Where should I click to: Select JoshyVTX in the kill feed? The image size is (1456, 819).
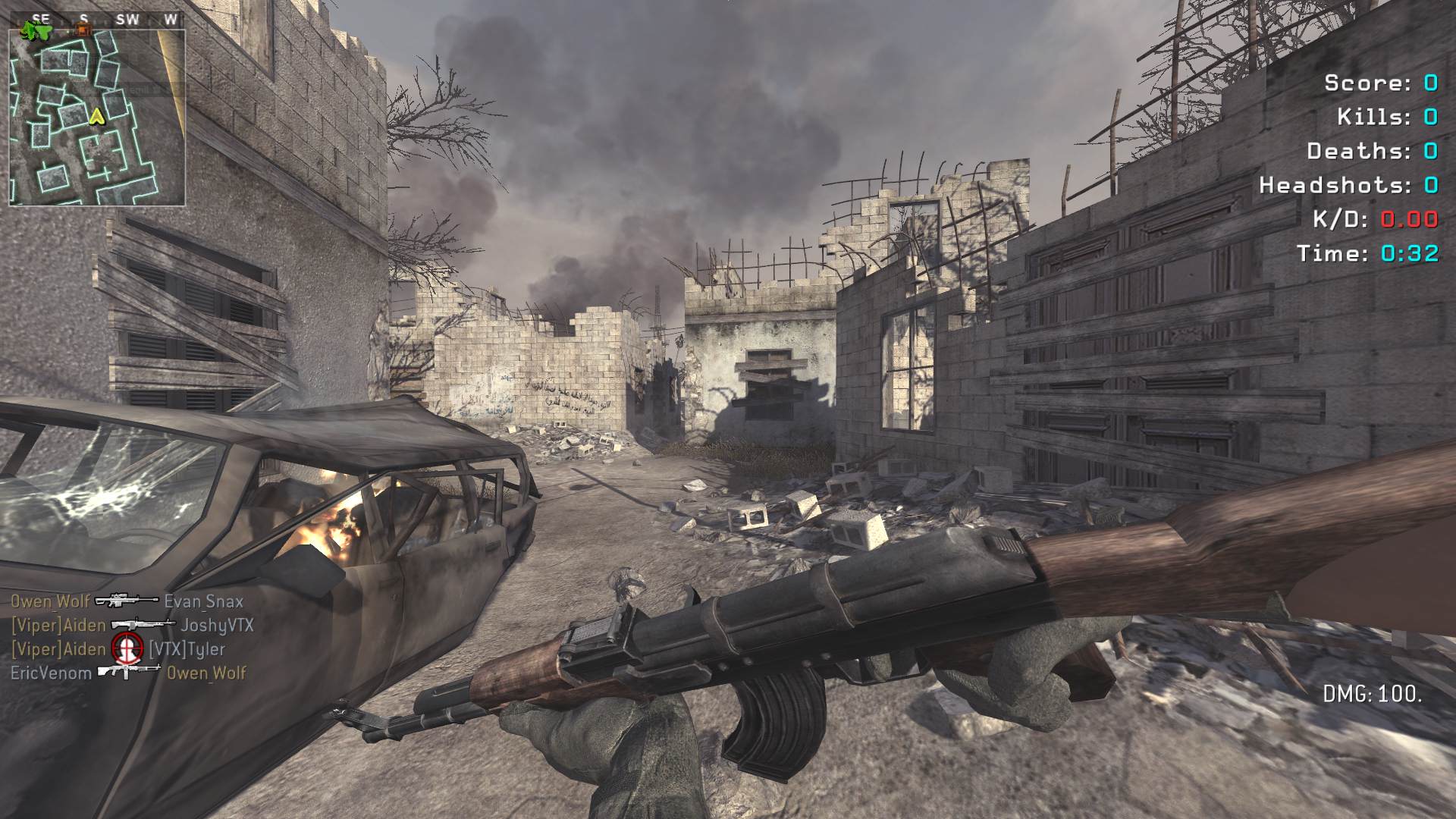click(216, 626)
